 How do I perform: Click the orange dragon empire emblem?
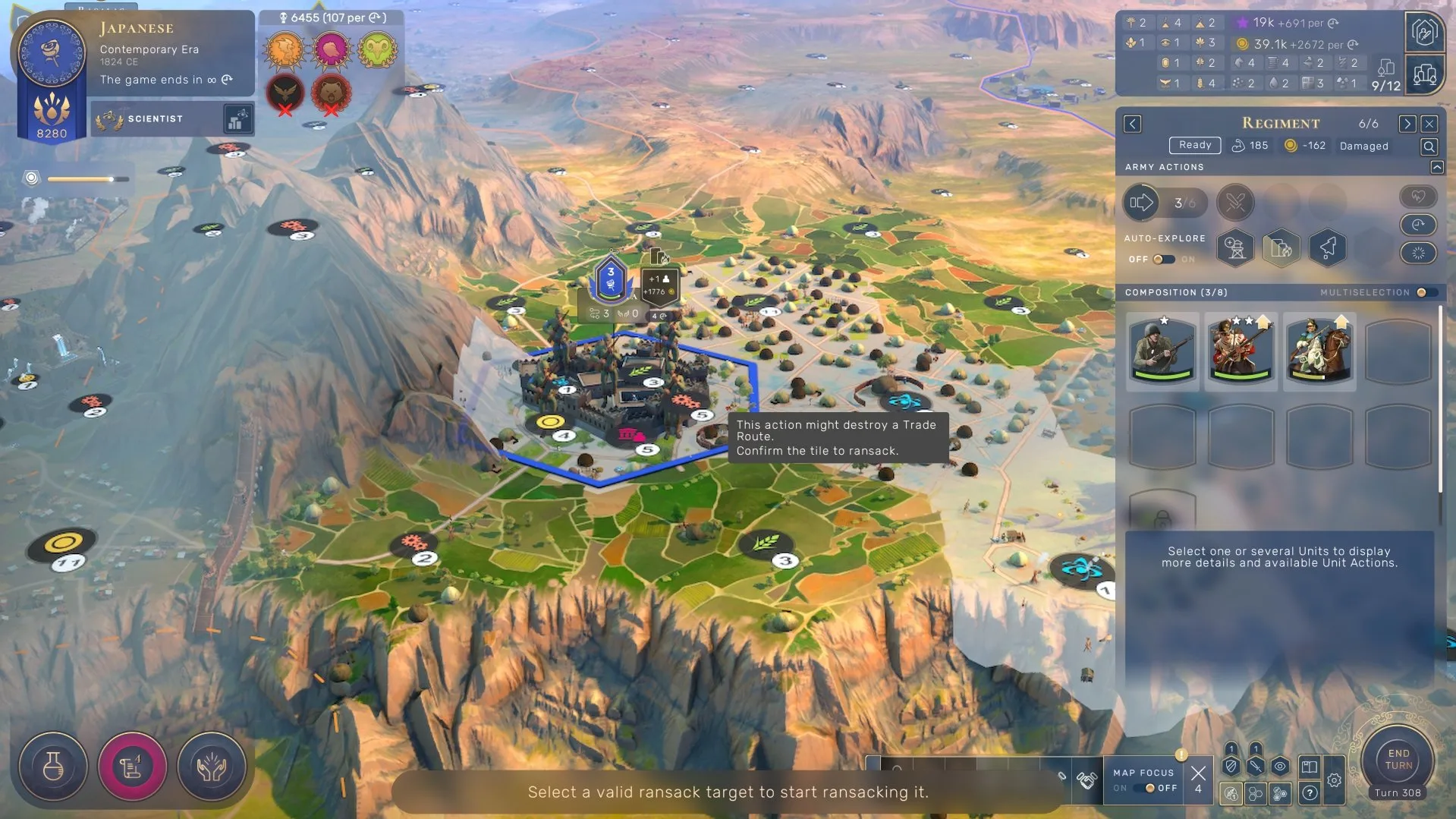[x=285, y=51]
